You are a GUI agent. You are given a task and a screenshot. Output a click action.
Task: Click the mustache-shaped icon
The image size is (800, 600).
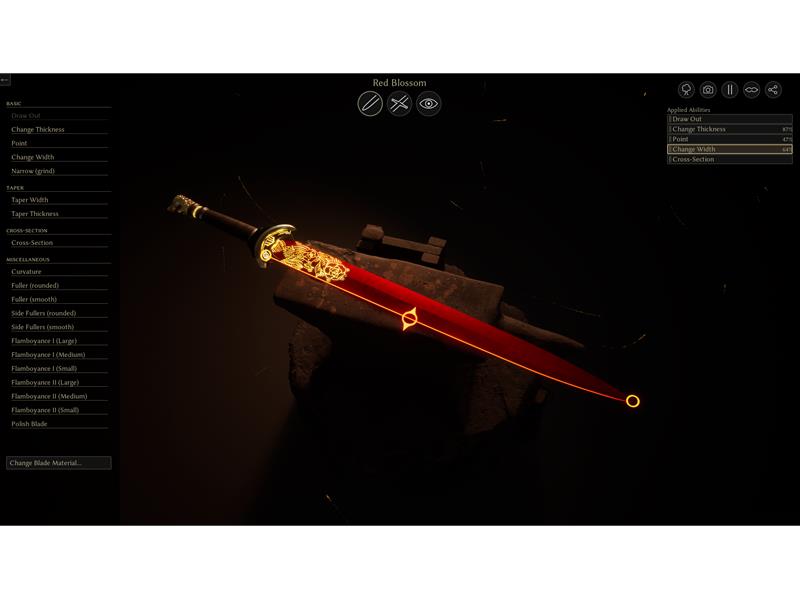click(x=752, y=90)
